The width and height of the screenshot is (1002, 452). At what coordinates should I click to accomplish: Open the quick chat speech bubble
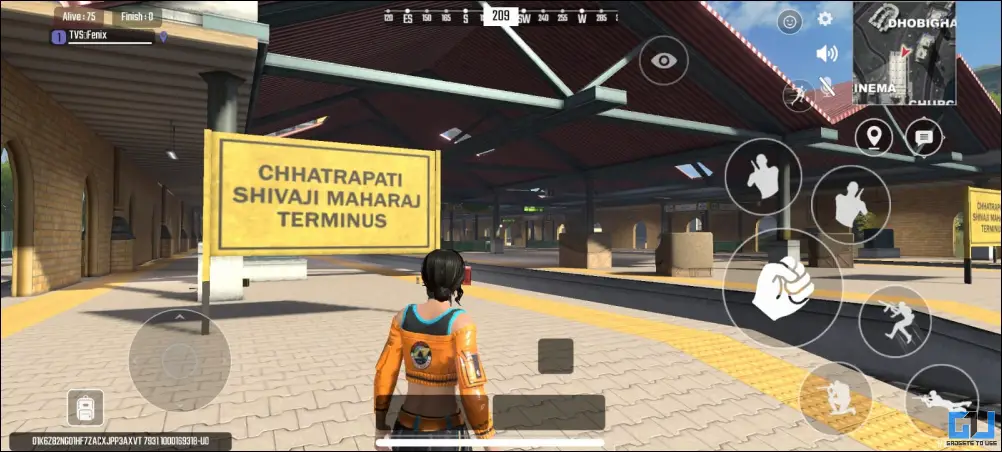(924, 137)
